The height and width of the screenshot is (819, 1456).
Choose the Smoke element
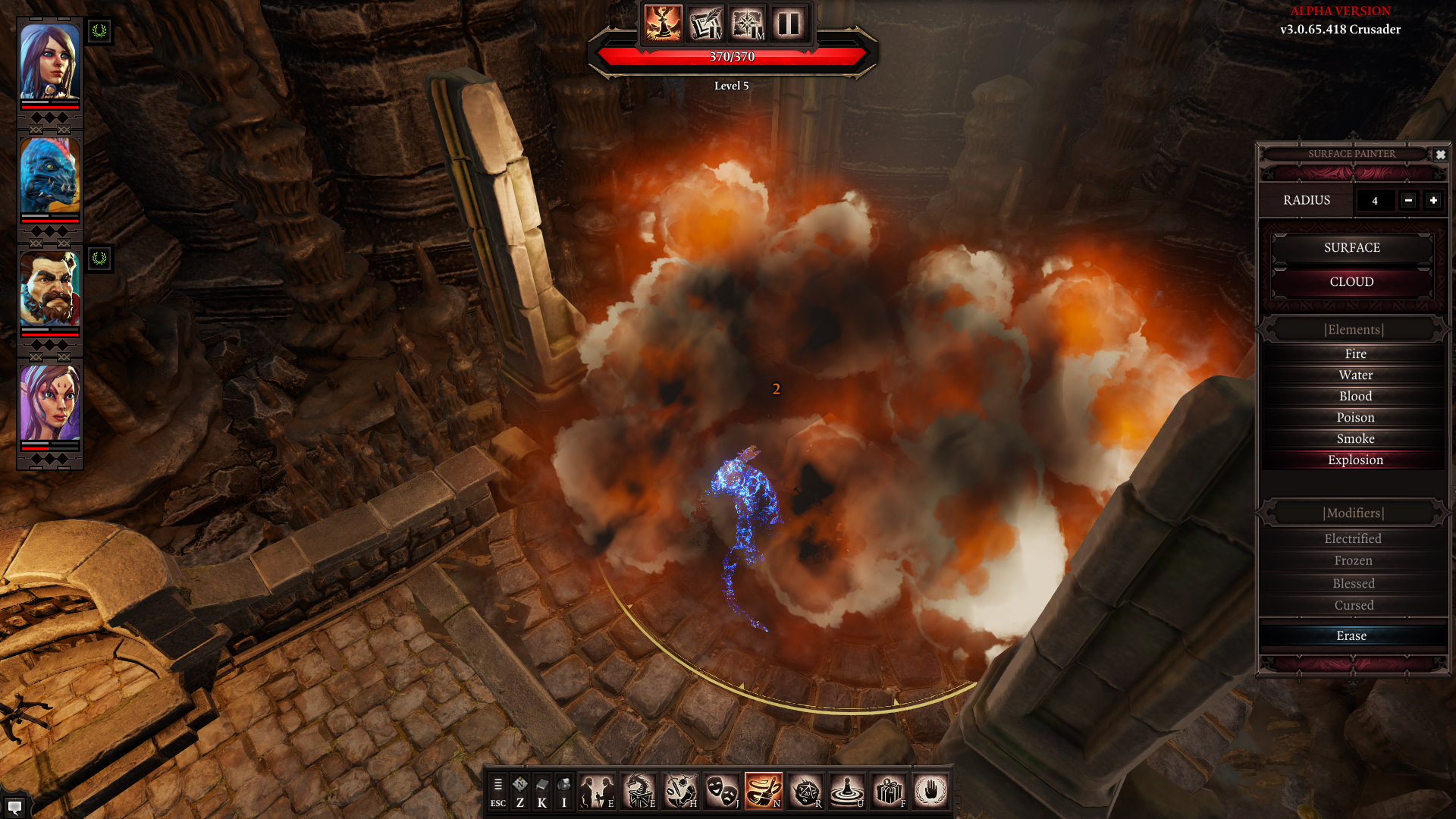[1354, 439]
